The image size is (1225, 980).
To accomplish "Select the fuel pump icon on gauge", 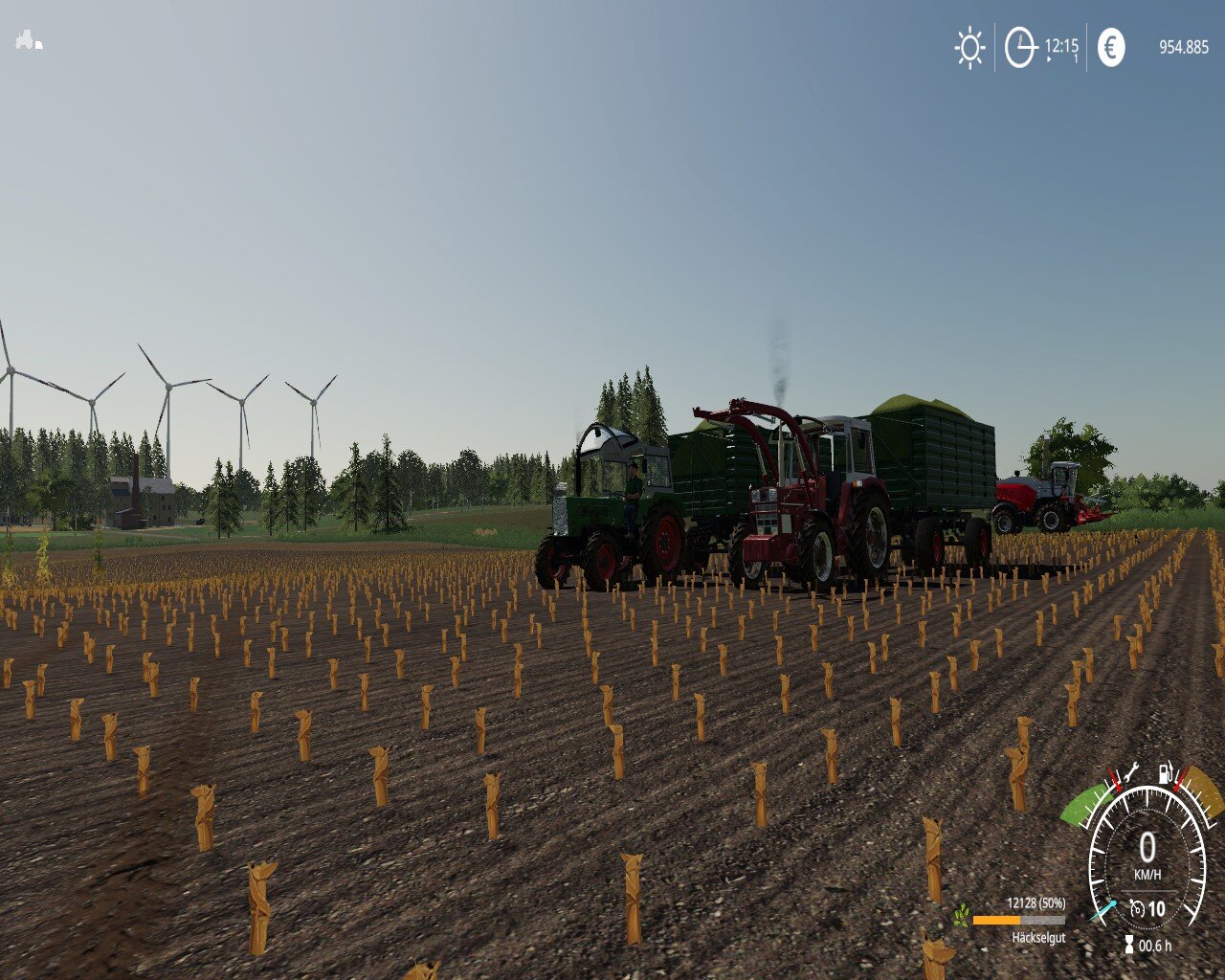I will [1166, 771].
